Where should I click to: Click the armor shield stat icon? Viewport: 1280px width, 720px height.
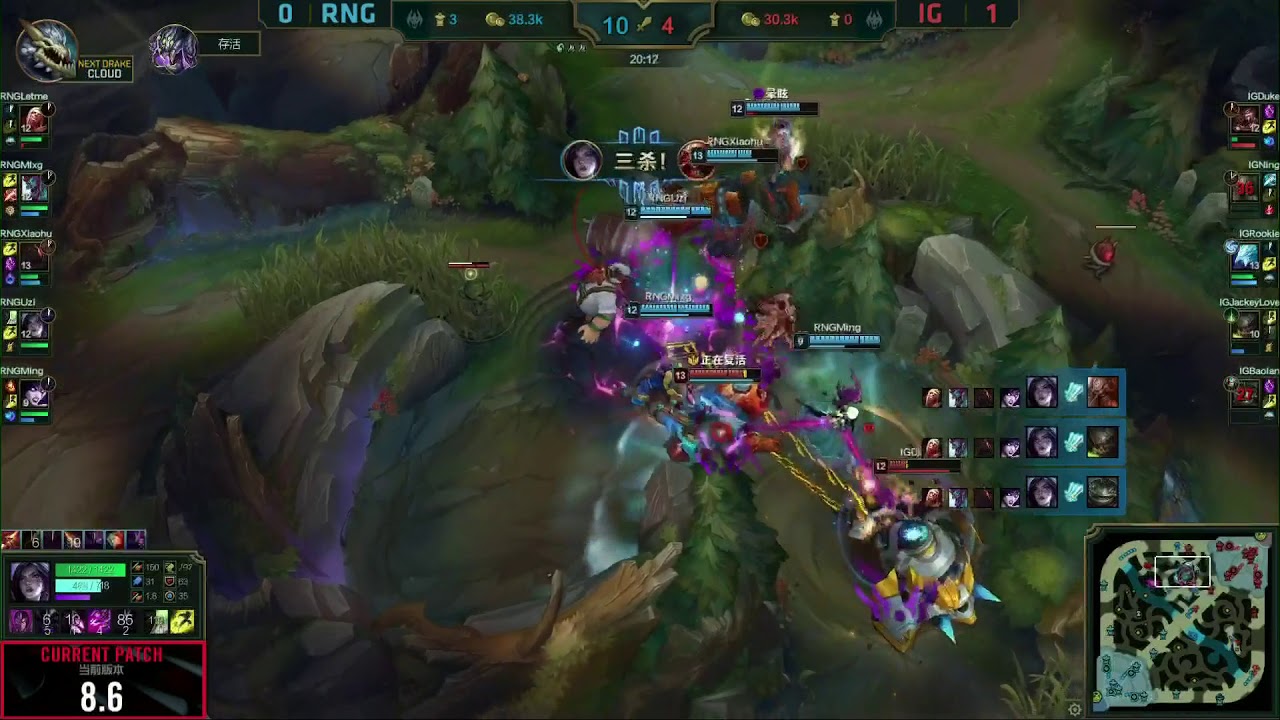(170, 582)
